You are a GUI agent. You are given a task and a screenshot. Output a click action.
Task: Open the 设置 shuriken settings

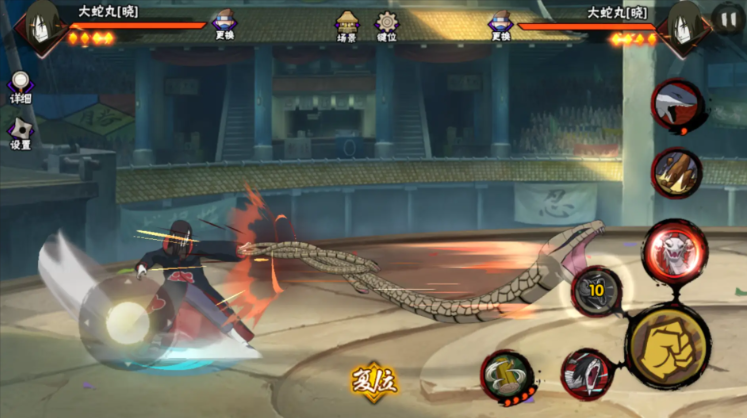pyautogui.click(x=20, y=131)
